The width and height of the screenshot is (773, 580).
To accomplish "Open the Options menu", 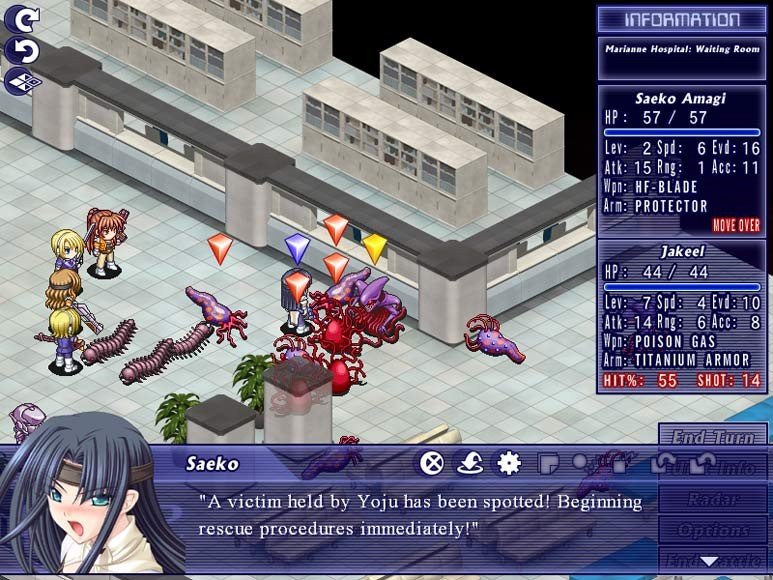I will pos(713,529).
